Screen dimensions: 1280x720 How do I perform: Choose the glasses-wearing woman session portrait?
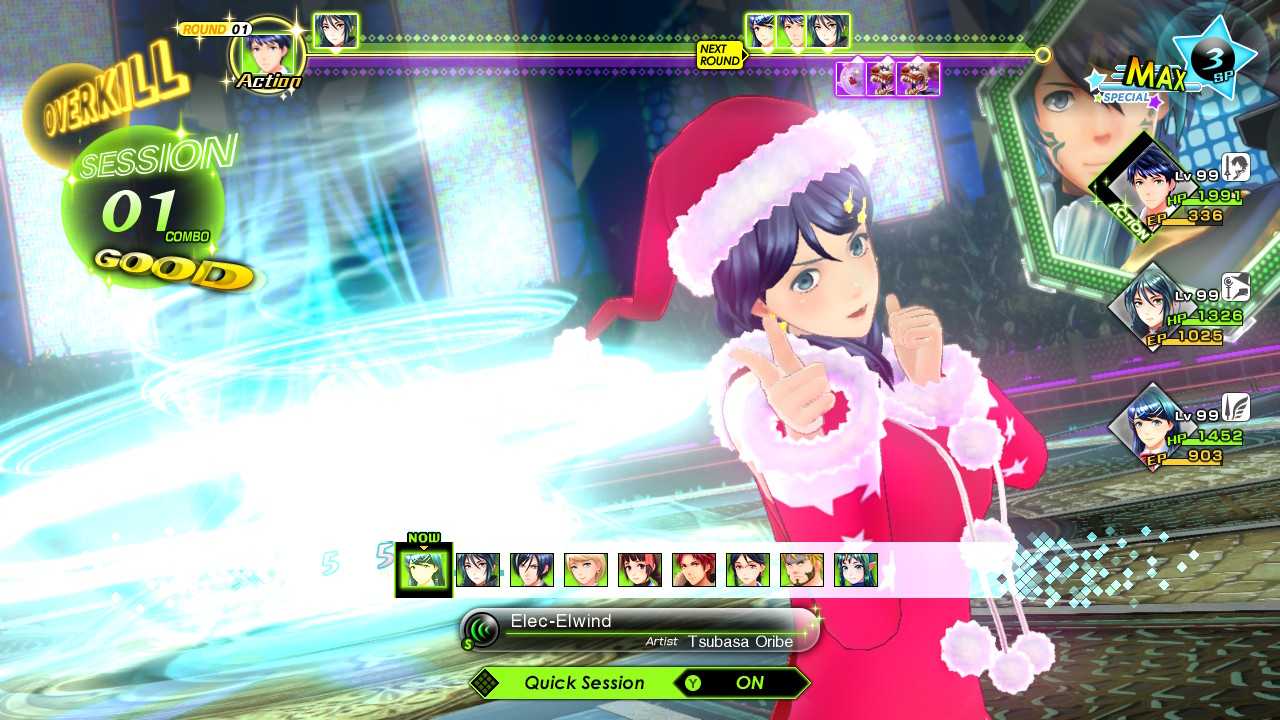pos(747,570)
